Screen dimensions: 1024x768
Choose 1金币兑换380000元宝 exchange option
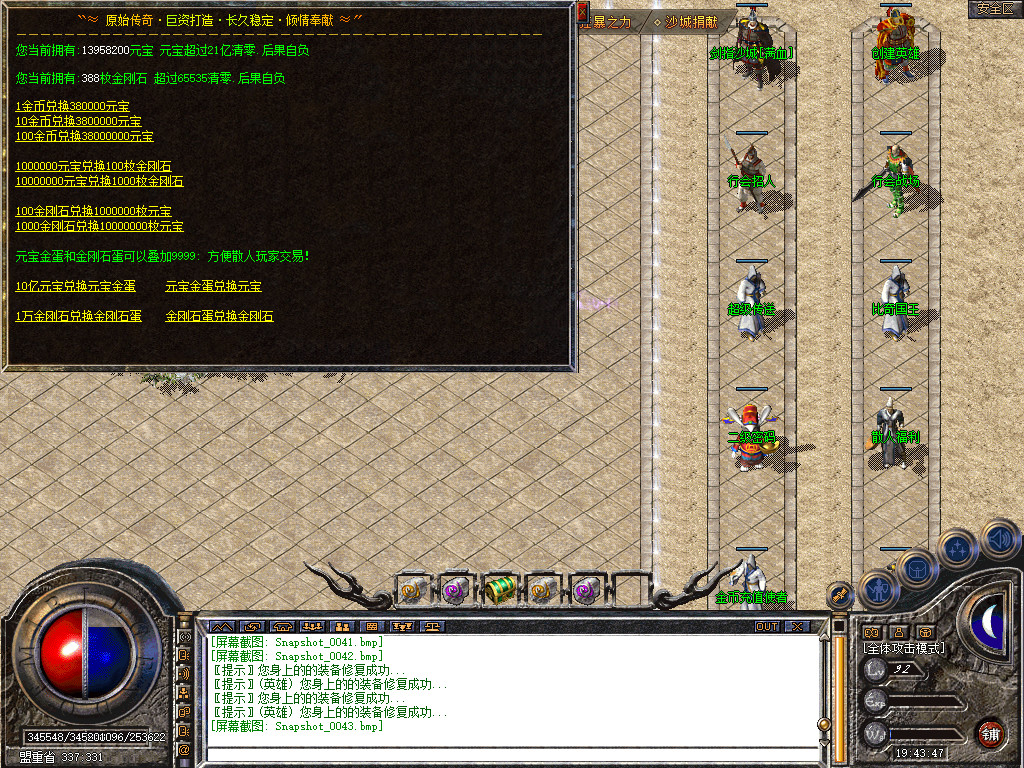tap(72, 106)
